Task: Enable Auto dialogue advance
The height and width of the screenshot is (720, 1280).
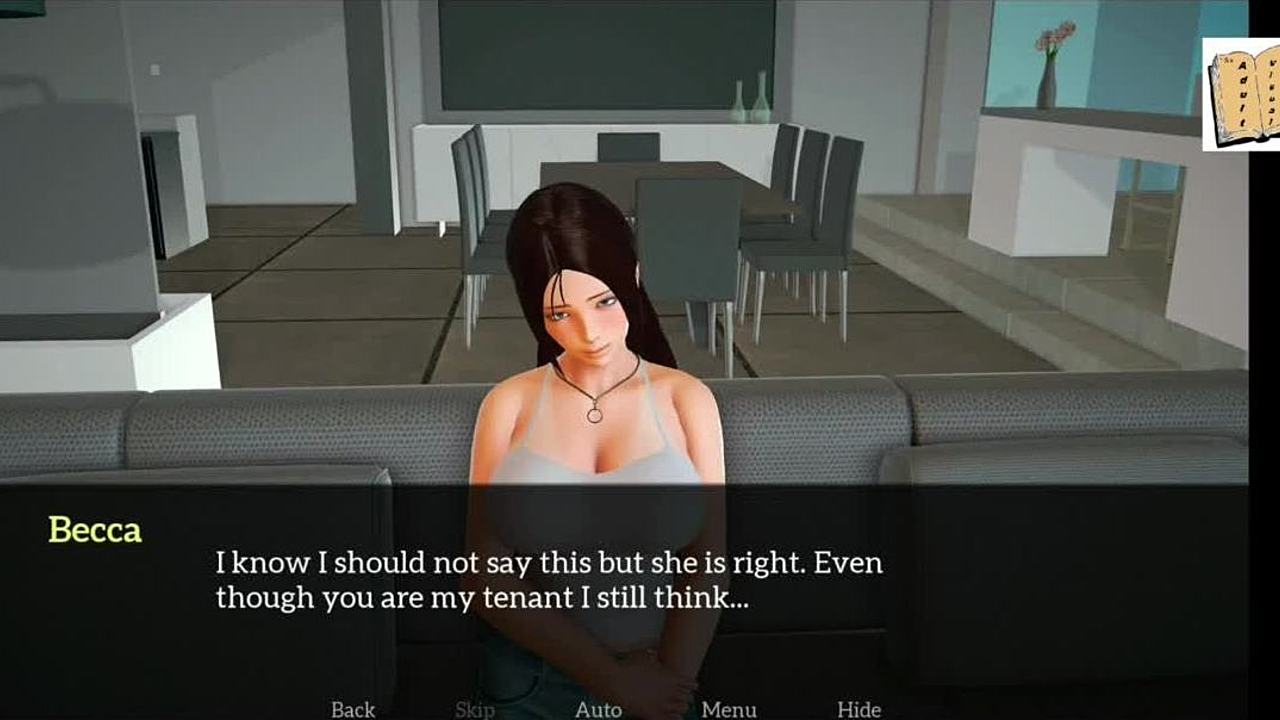Action: 598,709
